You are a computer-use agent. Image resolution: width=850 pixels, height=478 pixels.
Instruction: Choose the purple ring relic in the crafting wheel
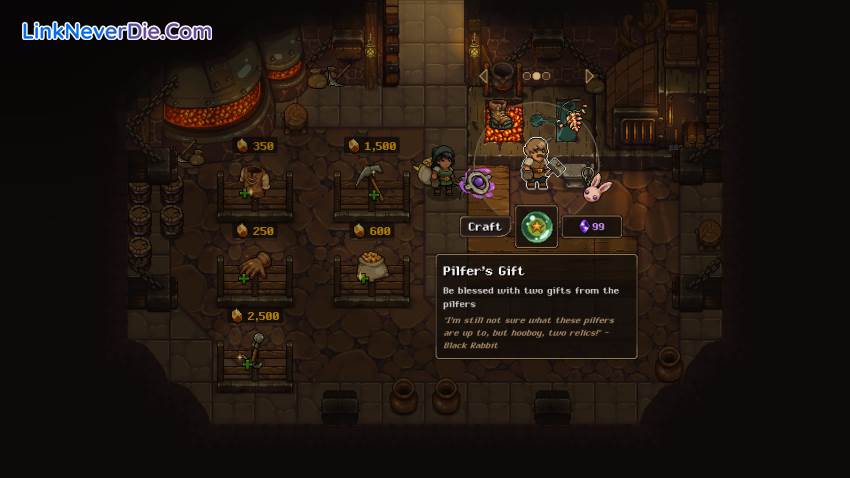click(477, 182)
